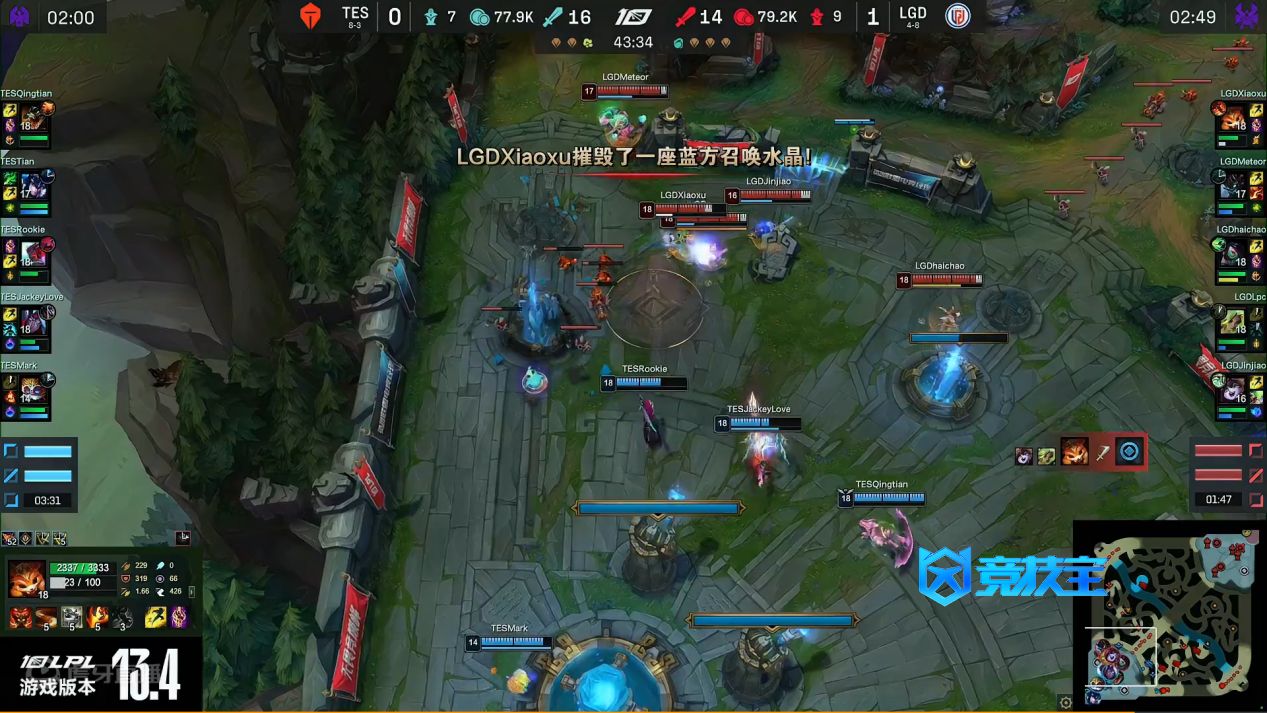This screenshot has height=713, width=1267.
Task: Select LGDMeteor's player portrait
Action: coord(1232,186)
